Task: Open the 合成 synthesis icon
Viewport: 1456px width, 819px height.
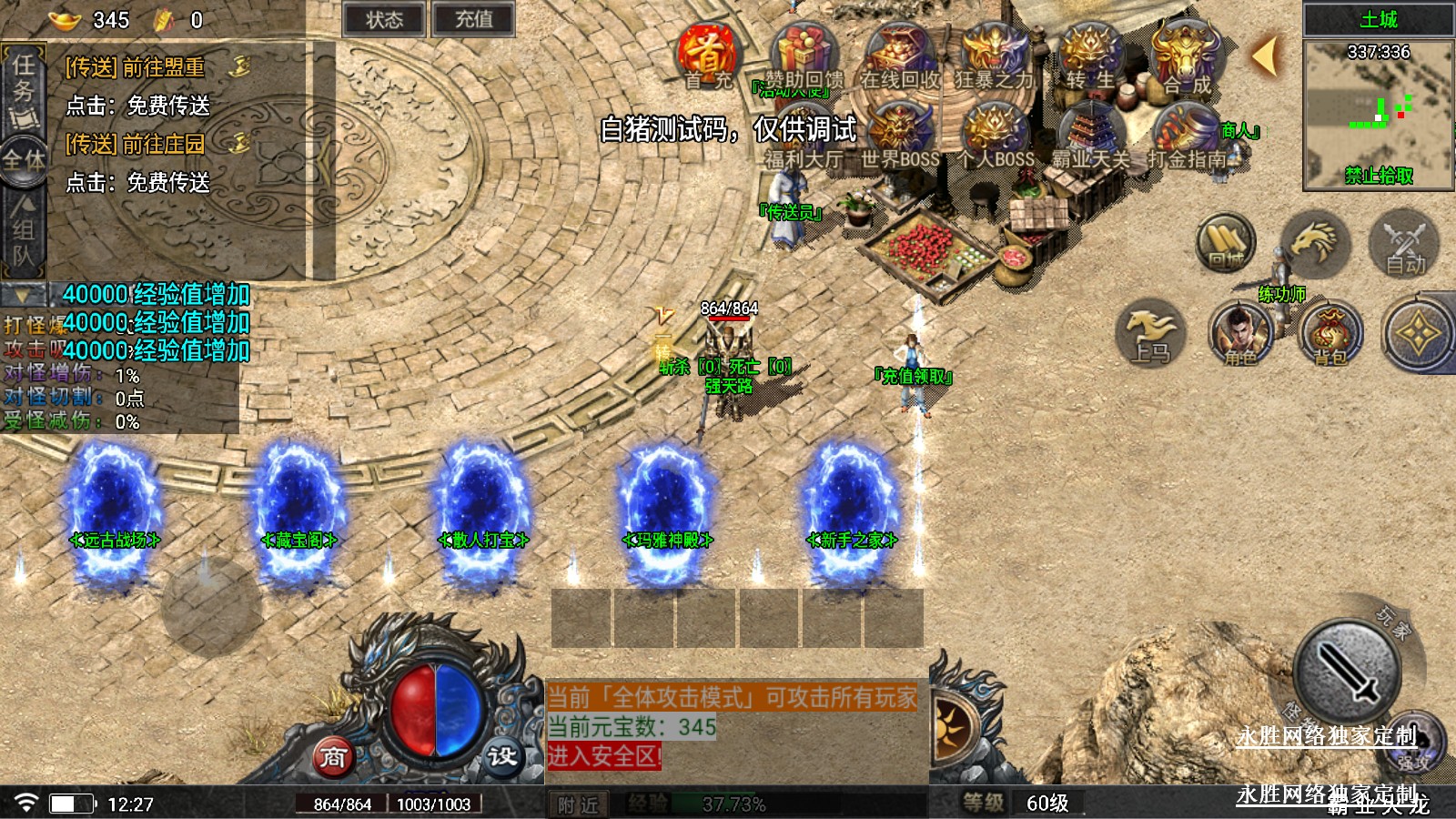Action: click(x=1186, y=56)
